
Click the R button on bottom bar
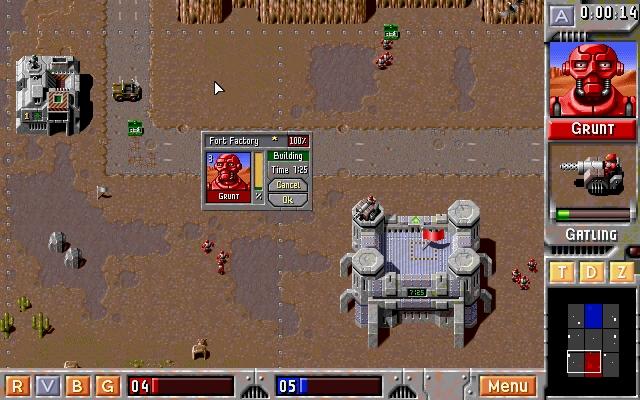tap(20, 386)
